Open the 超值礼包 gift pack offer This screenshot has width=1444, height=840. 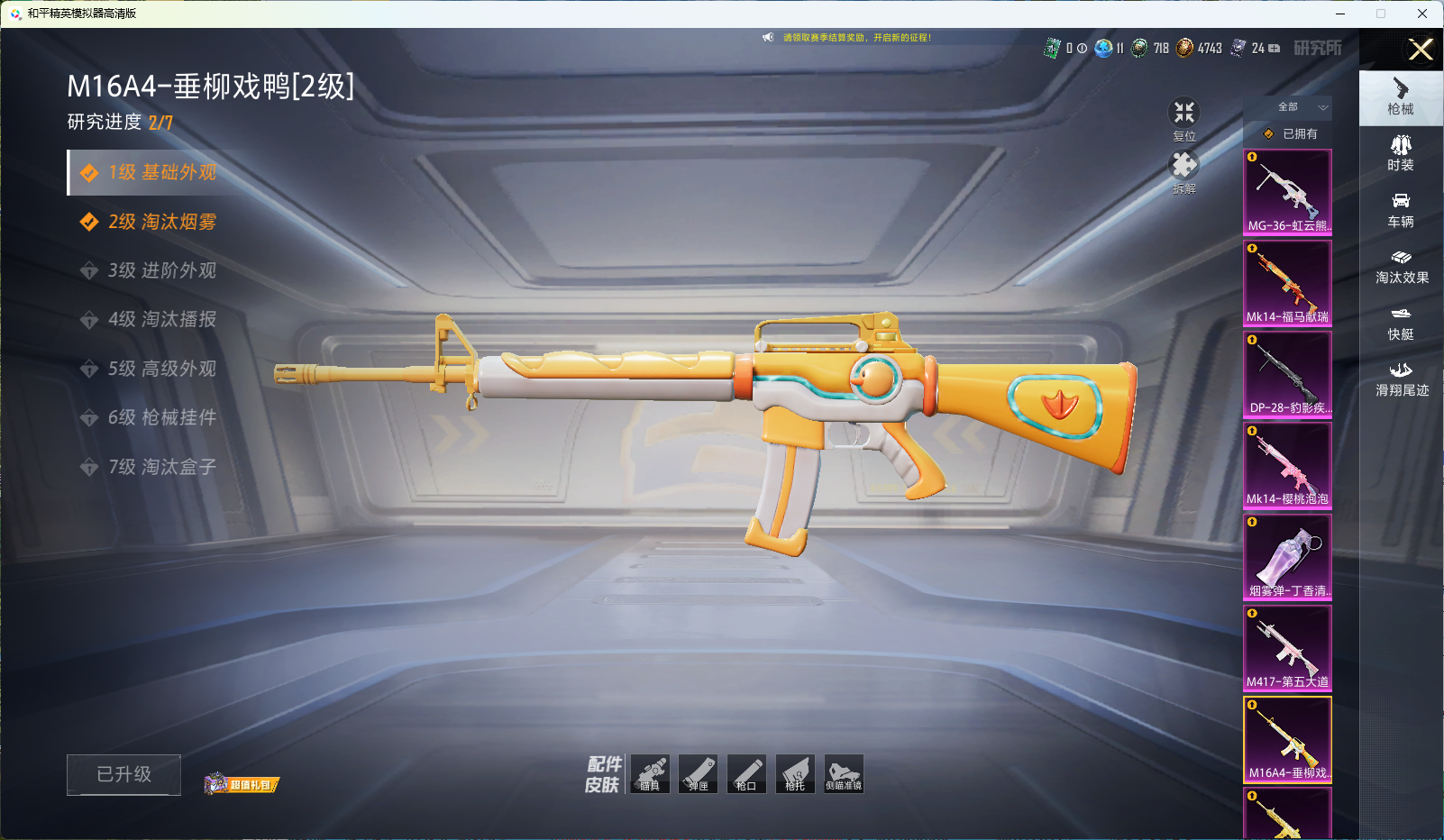pyautogui.click(x=242, y=784)
